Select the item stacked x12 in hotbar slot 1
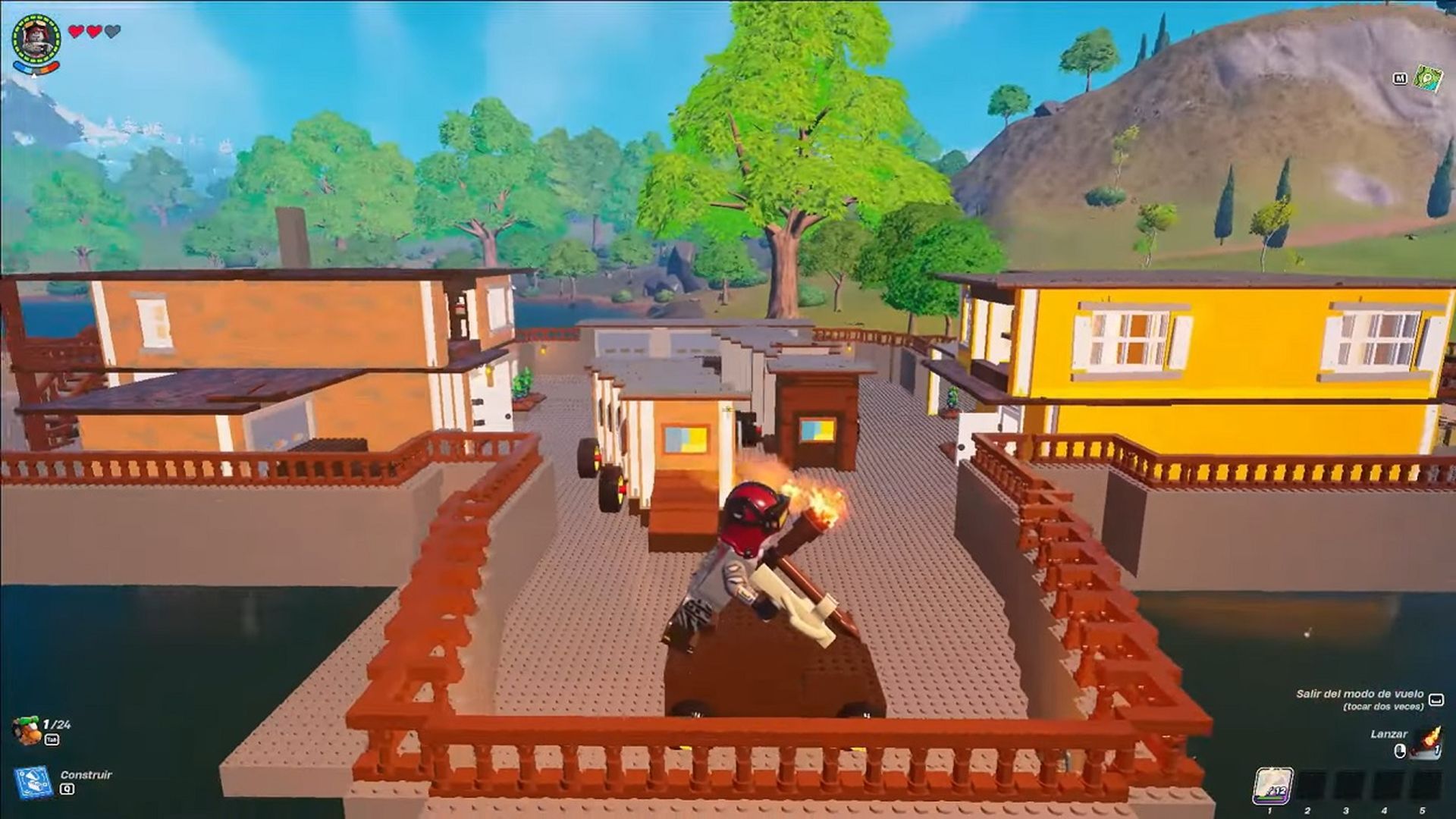 [x=1273, y=785]
